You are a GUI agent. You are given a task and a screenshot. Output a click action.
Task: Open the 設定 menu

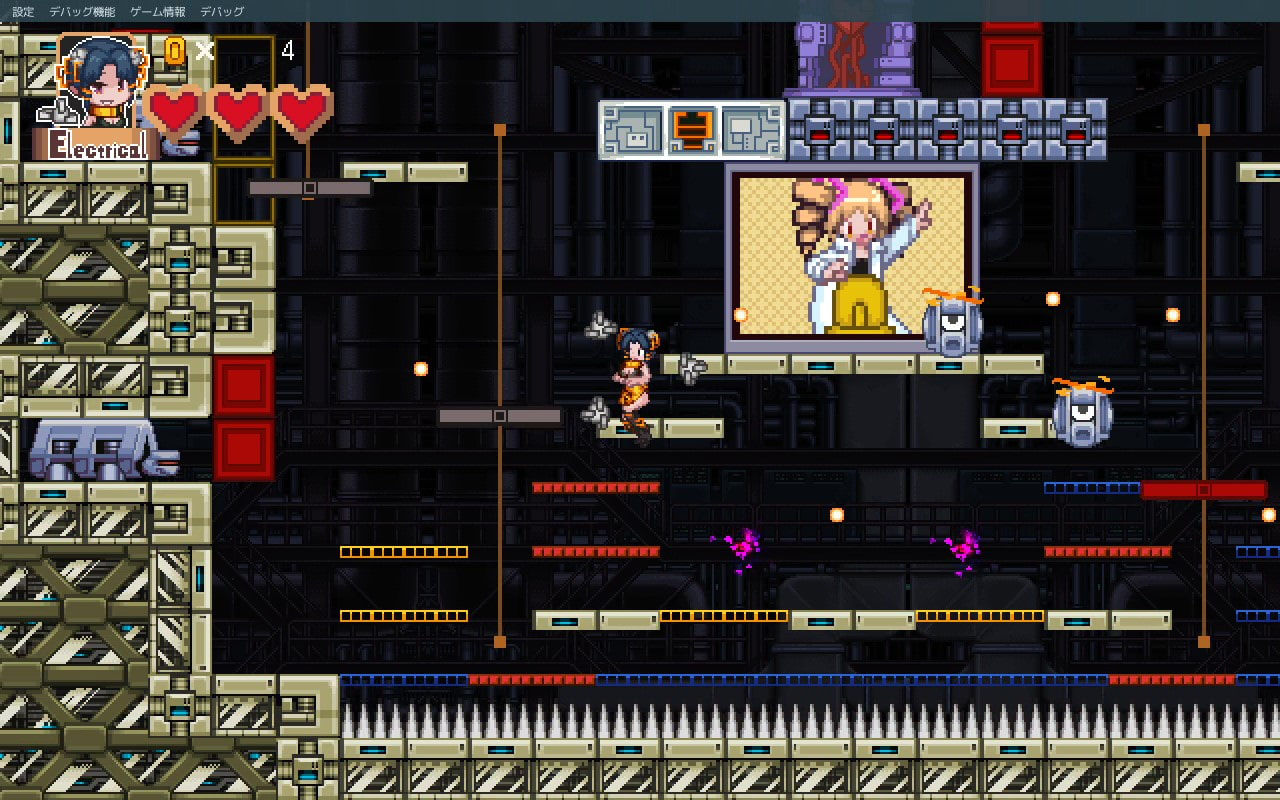[x=23, y=12]
